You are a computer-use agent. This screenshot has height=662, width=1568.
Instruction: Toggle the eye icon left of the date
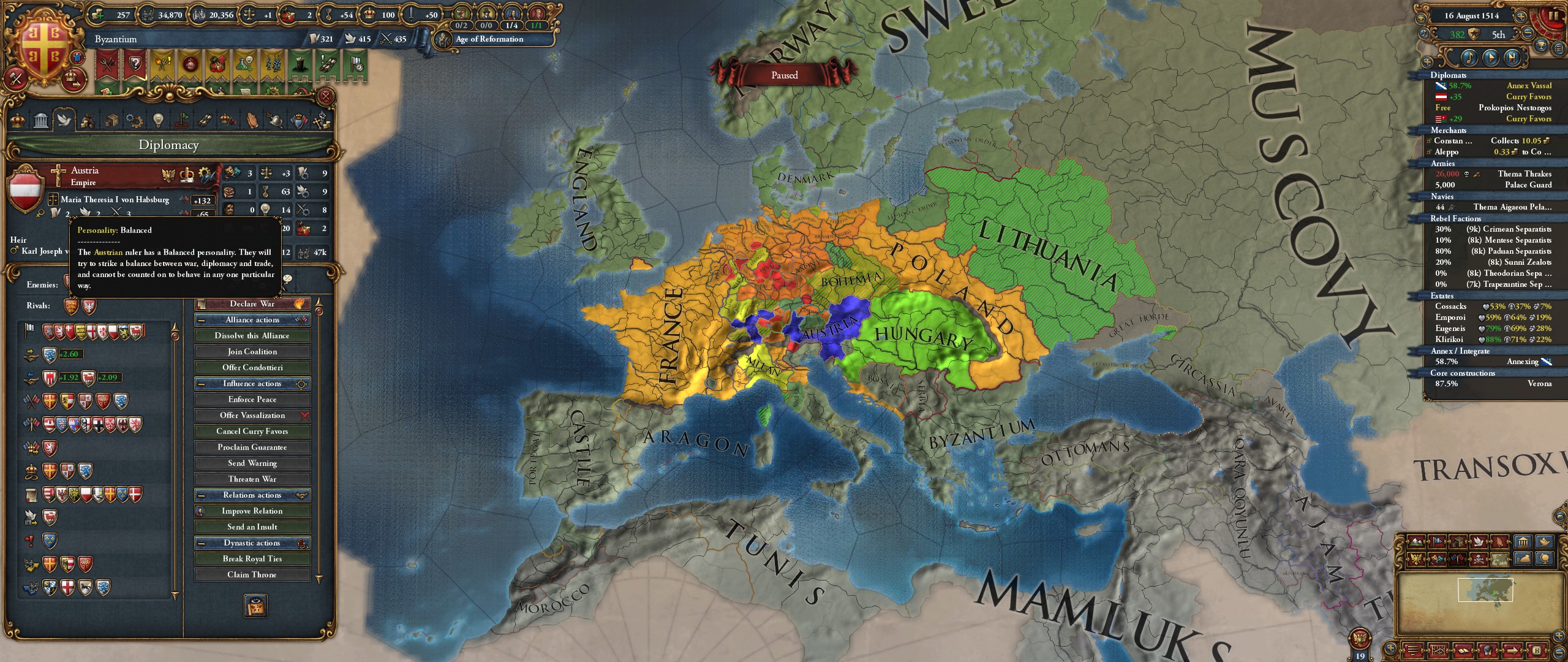click(x=1421, y=18)
